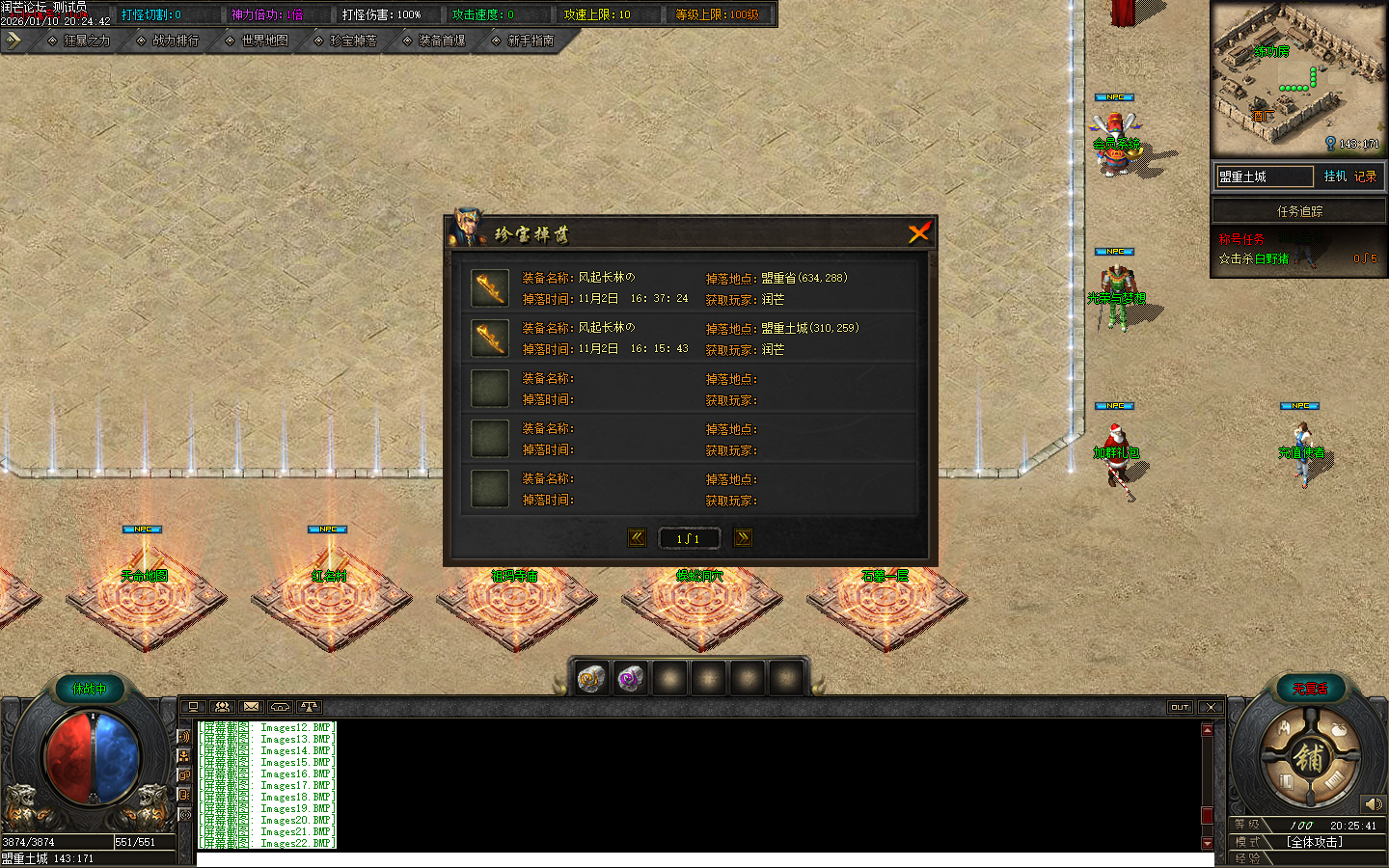Open the [全体攻击] attack mode selector

(1316, 842)
